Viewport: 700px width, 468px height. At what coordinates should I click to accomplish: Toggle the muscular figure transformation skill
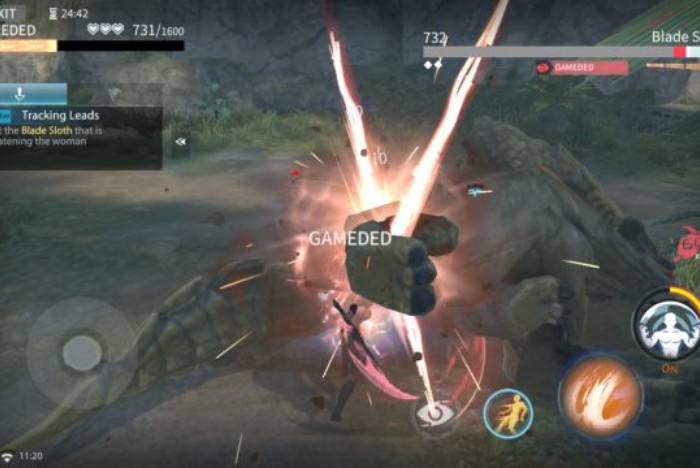pyautogui.click(x=664, y=327)
